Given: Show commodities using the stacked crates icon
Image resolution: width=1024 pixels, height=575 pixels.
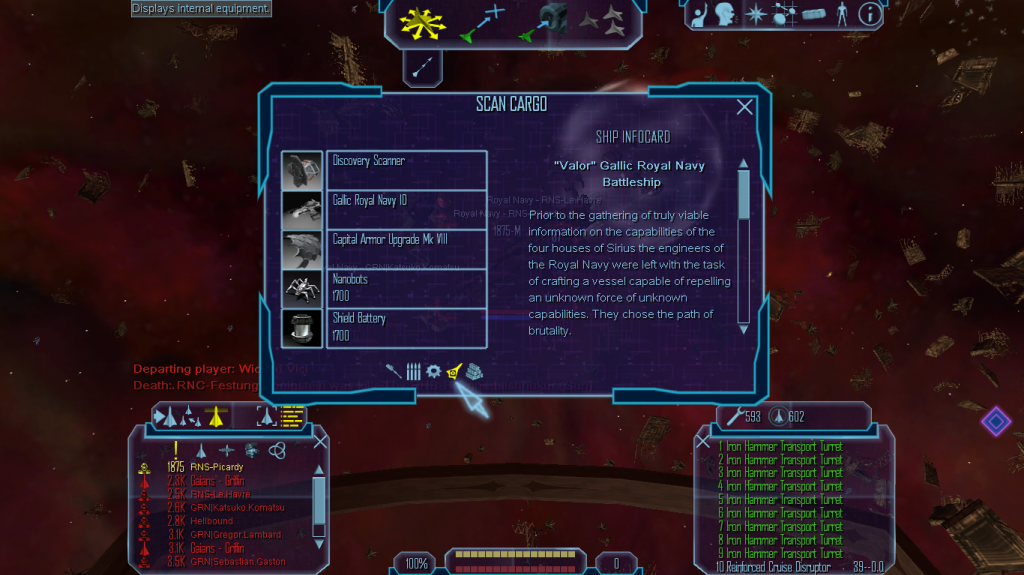Looking at the screenshot, I should point(473,371).
